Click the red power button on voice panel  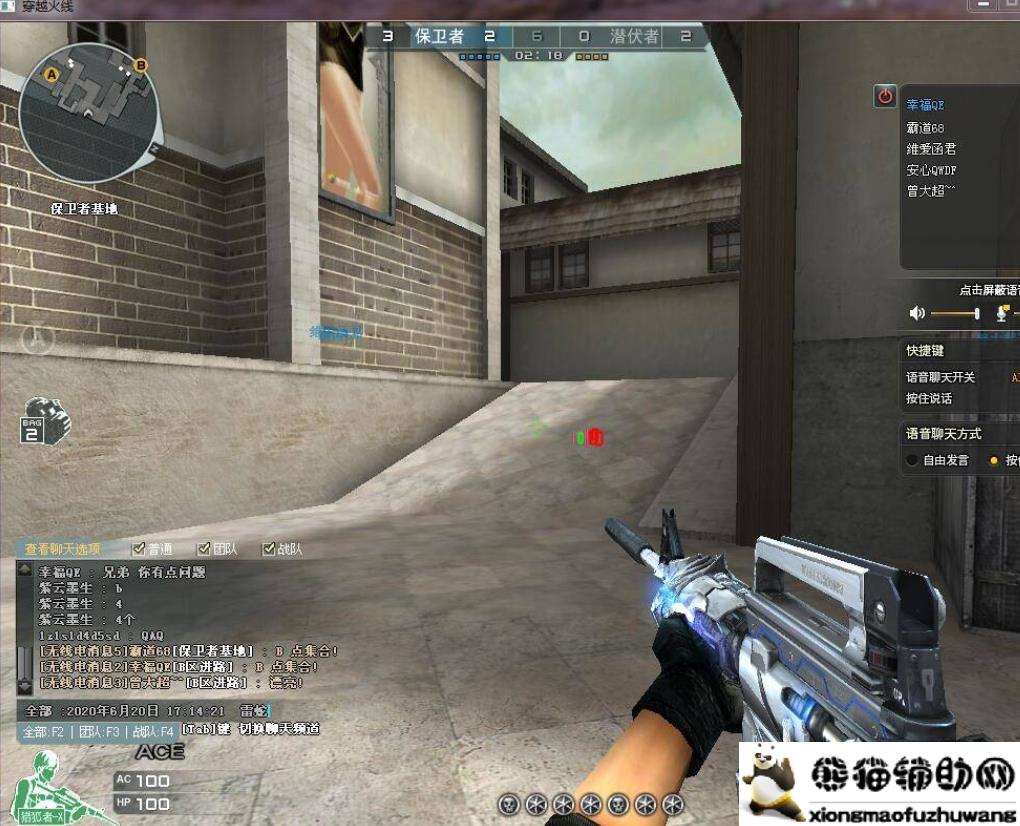[x=885, y=96]
